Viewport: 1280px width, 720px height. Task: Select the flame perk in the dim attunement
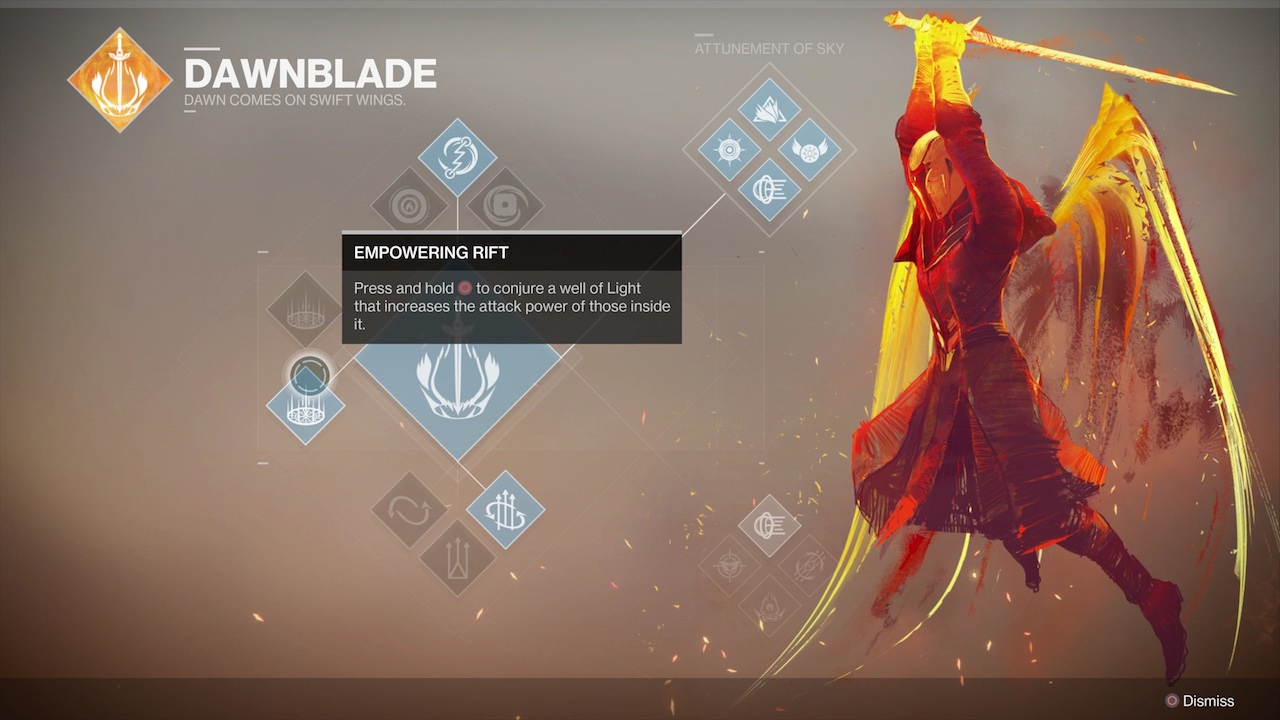point(769,605)
